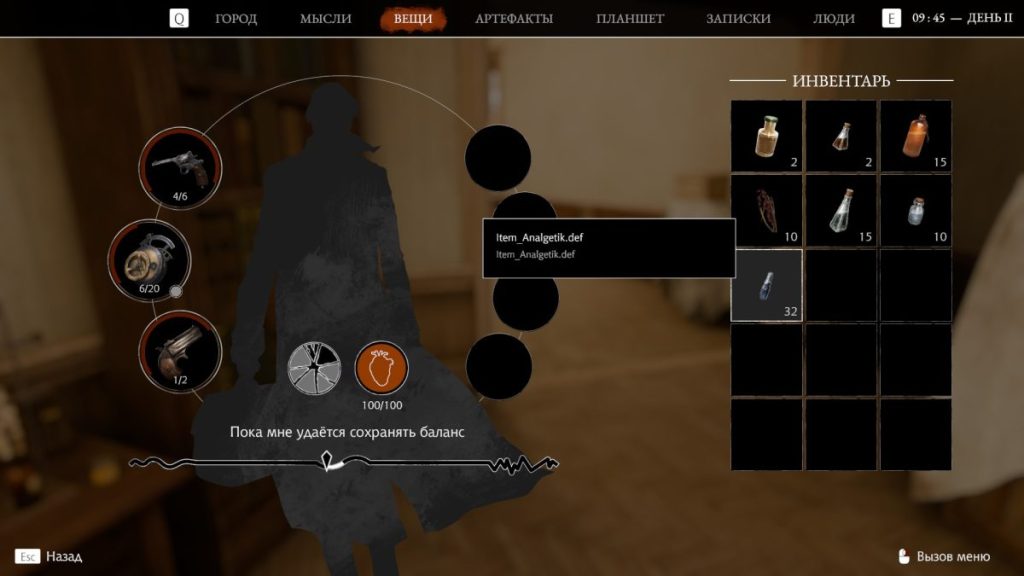This screenshot has height=576, width=1024.
Task: Pick the green-capped jar in inventory
Action: (766, 137)
